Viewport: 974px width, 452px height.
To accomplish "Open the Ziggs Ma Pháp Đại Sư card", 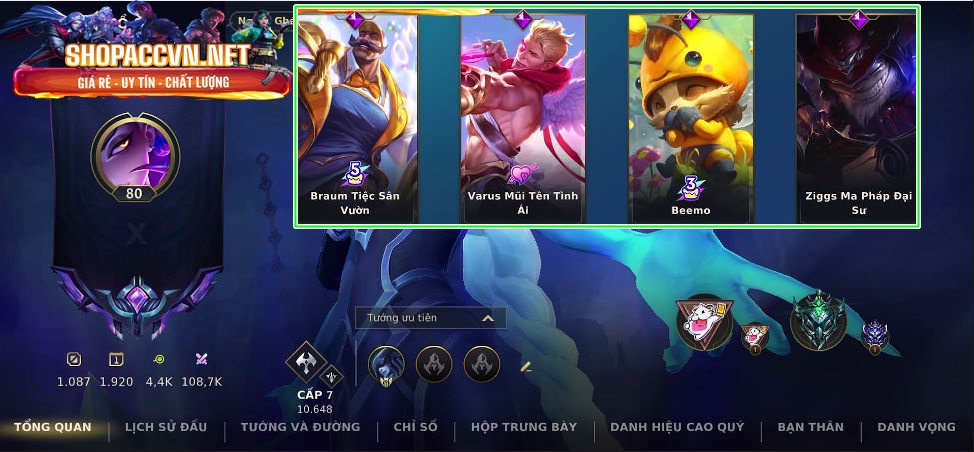I will click(x=858, y=117).
